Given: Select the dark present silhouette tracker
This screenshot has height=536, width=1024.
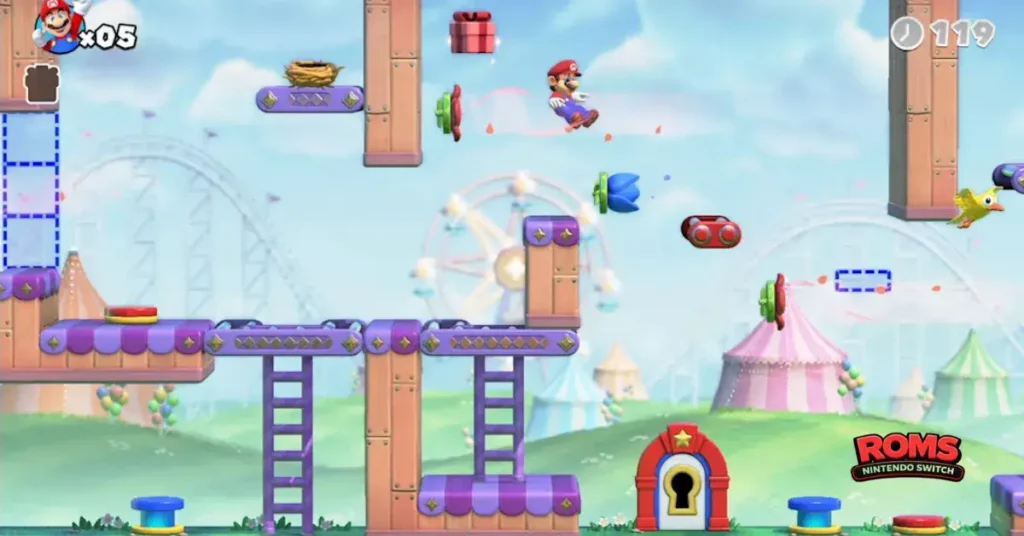Looking at the screenshot, I should pyautogui.click(x=42, y=84).
